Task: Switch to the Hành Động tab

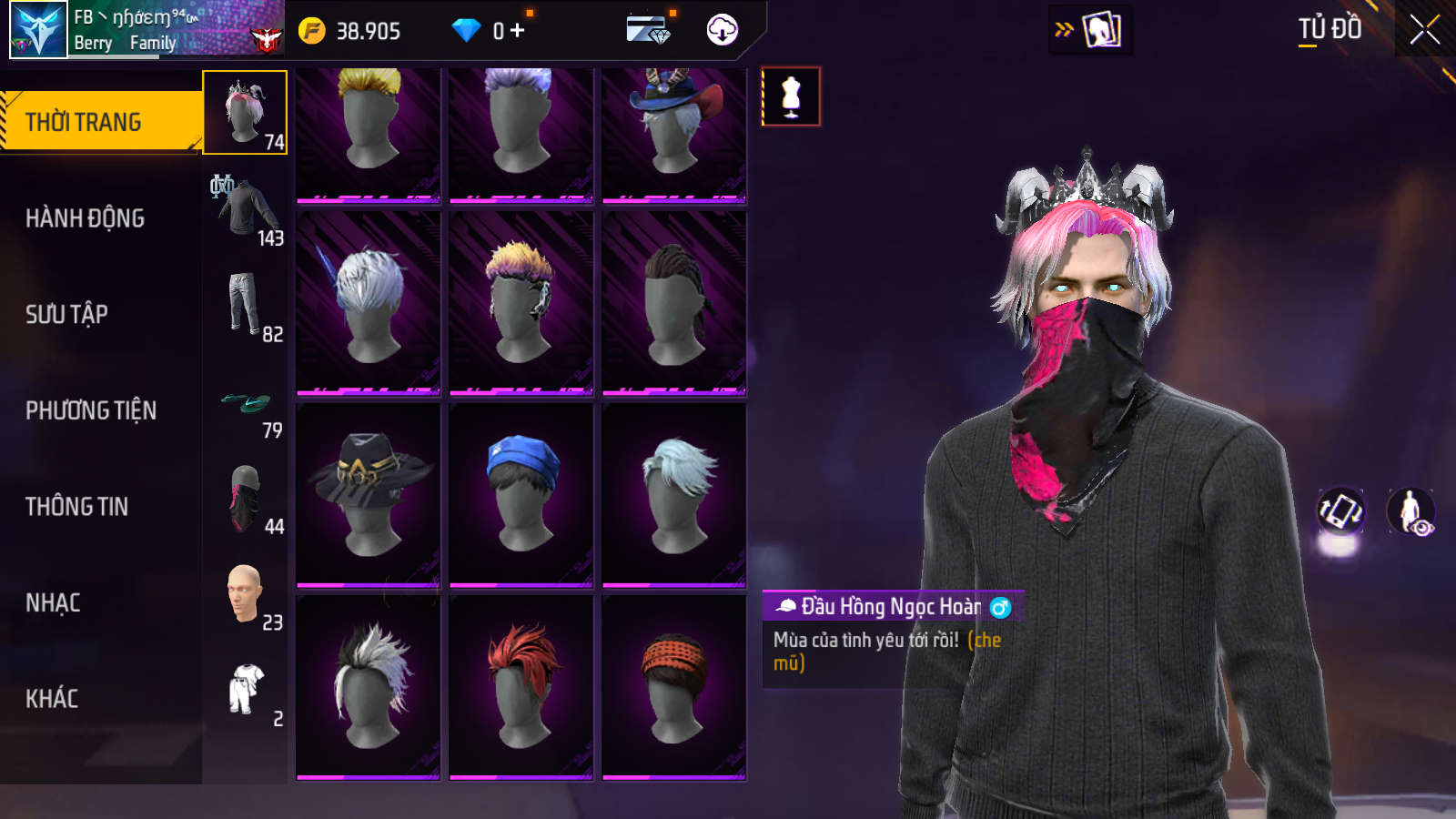Action: pyautogui.click(x=85, y=218)
